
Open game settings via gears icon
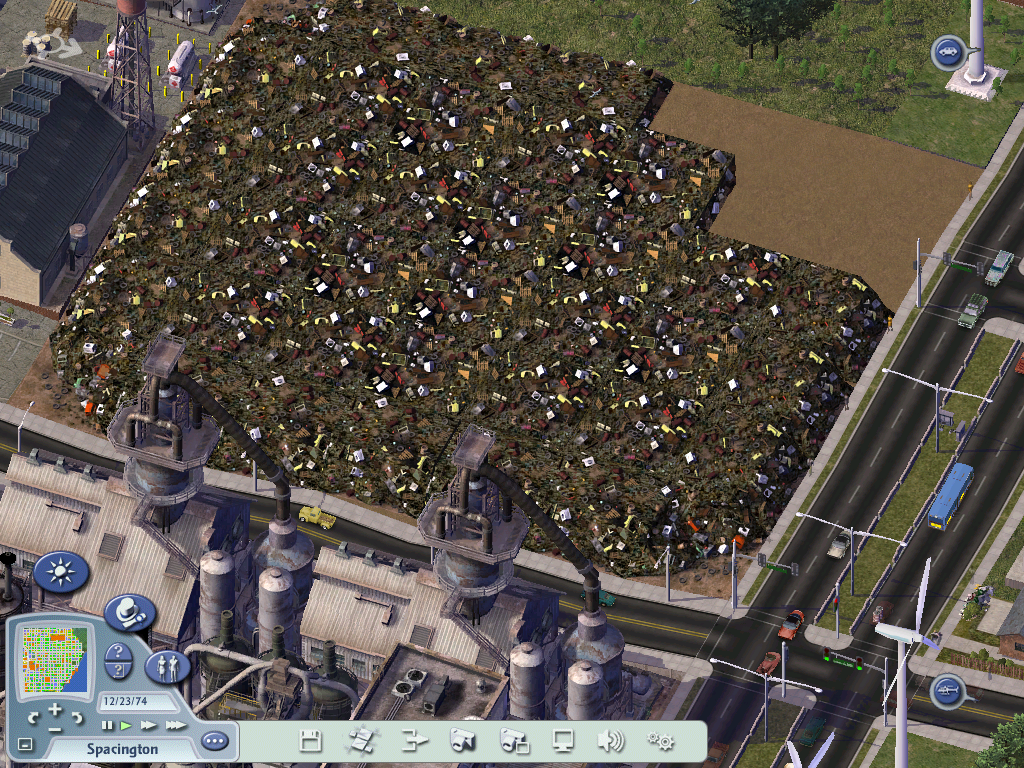coord(660,741)
